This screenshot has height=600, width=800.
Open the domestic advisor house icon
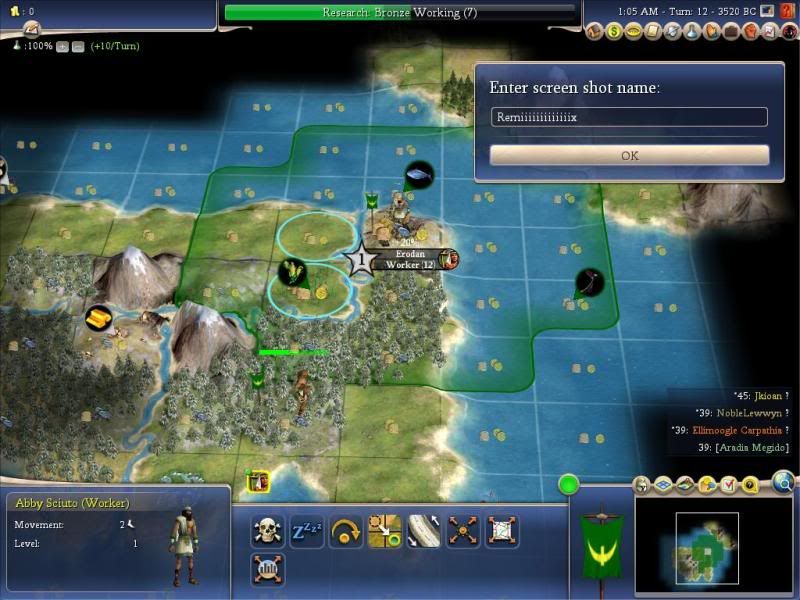596,31
